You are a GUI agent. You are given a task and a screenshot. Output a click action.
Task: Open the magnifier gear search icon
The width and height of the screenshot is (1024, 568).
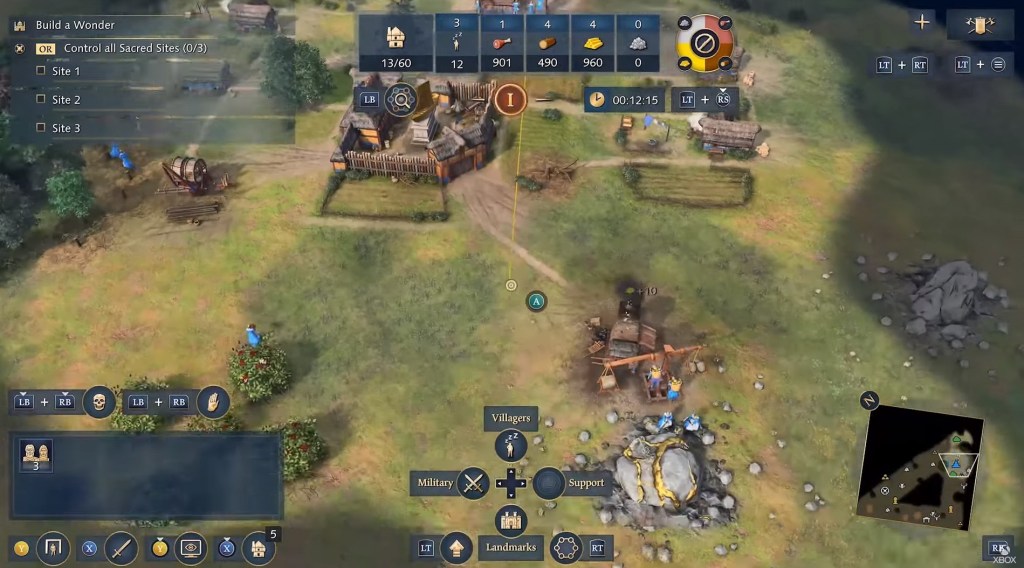coord(401,99)
